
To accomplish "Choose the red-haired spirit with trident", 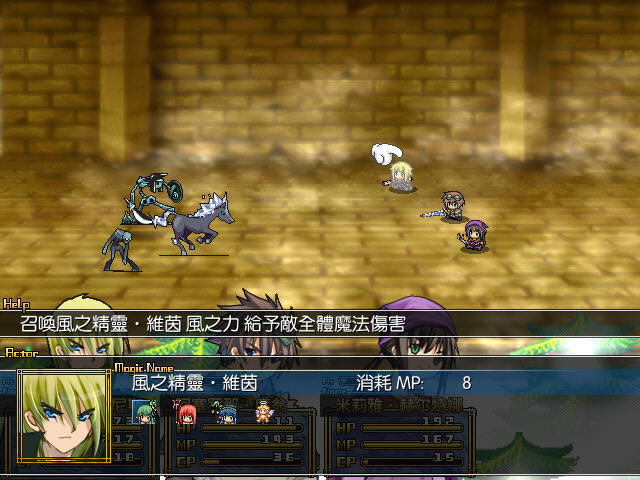I will click(x=187, y=411).
